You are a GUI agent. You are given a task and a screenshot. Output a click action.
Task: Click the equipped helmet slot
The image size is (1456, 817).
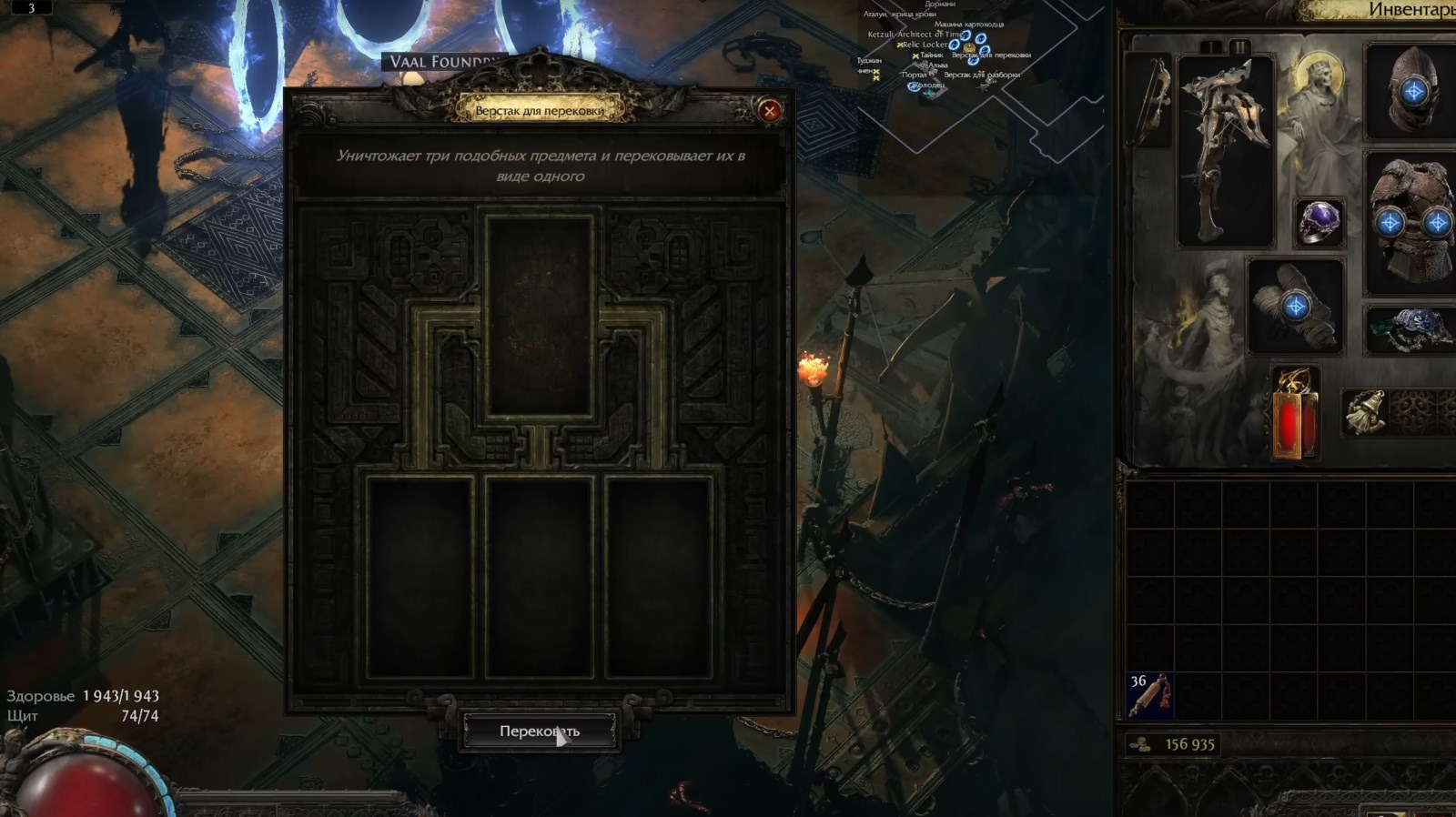(1411, 91)
